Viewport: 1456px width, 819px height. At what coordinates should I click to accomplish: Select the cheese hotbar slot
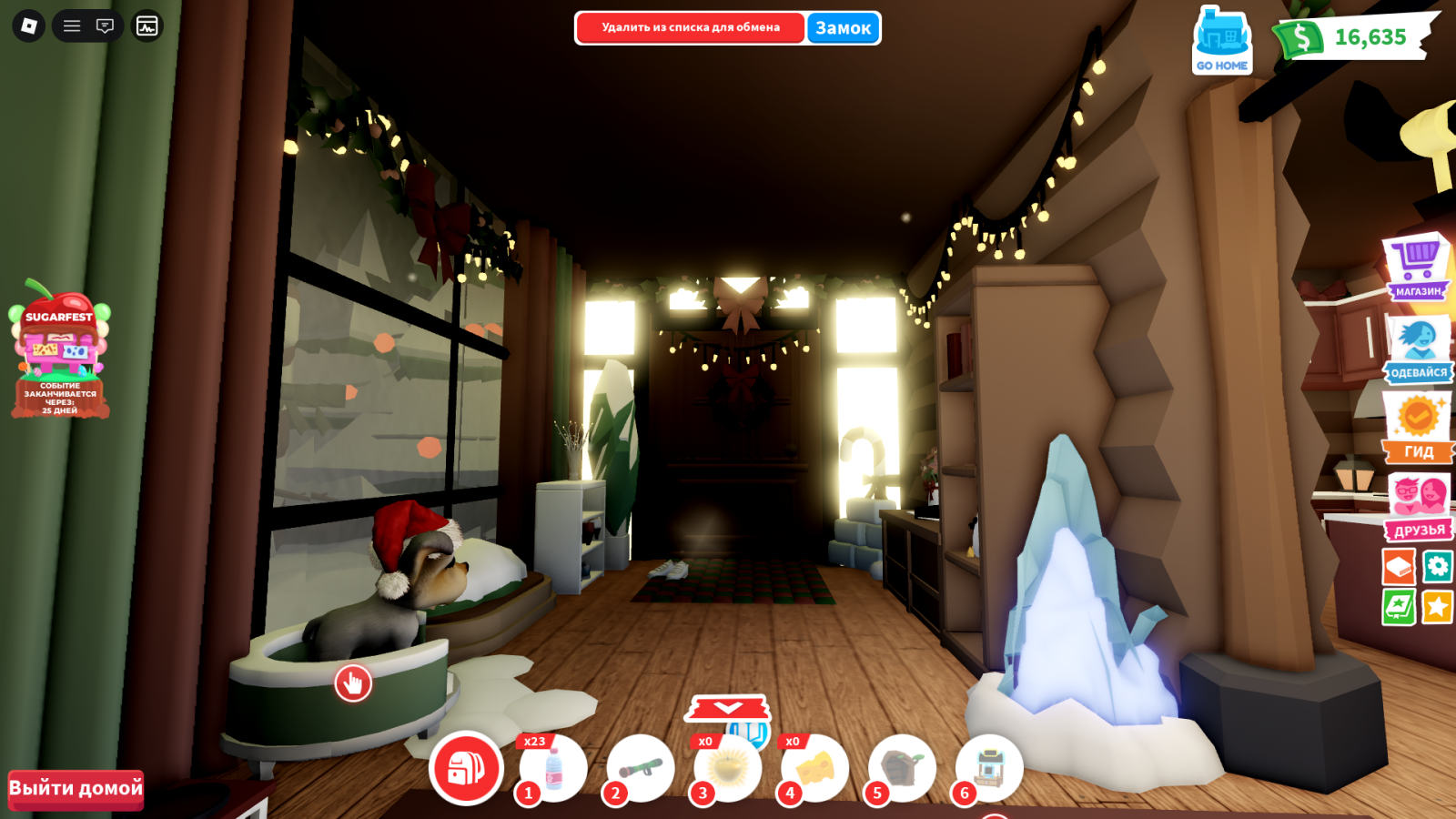click(815, 769)
